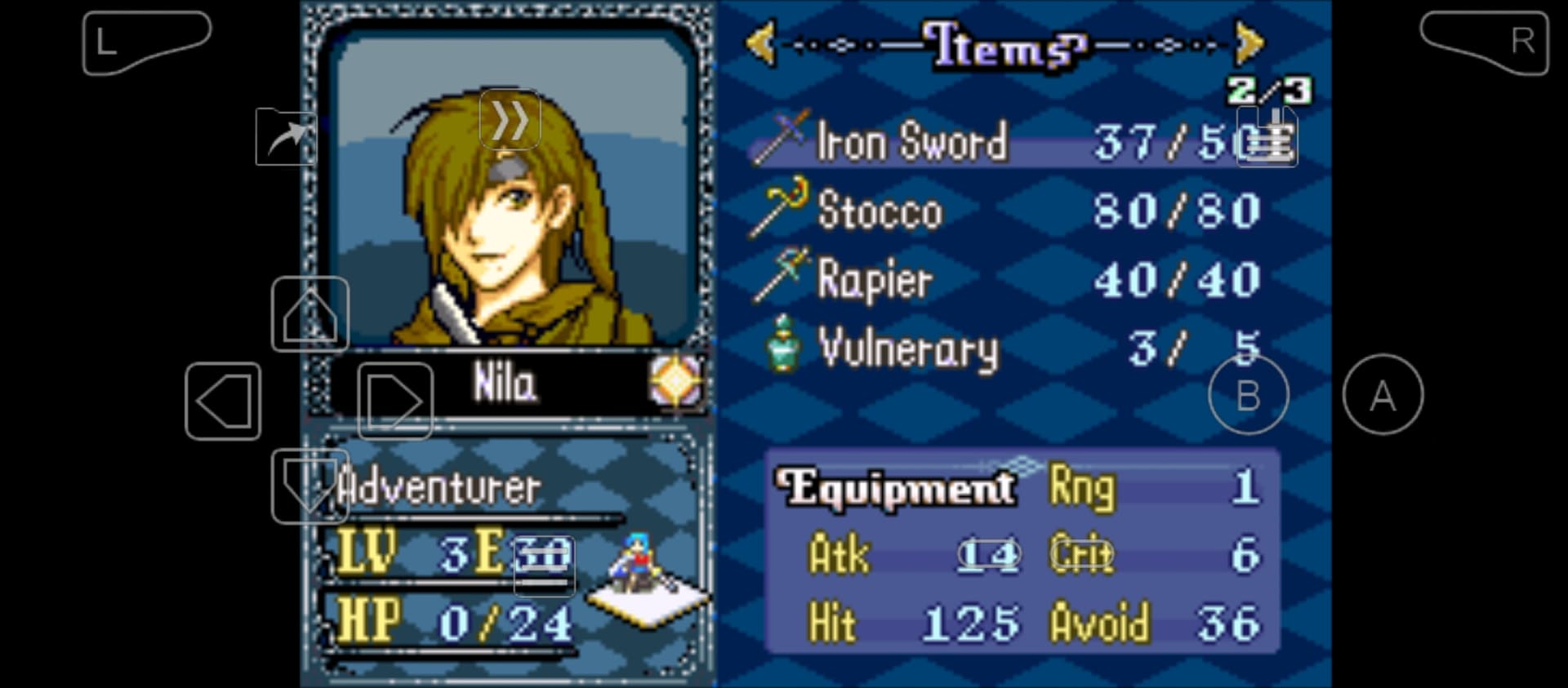Choose the Stocco in the item list

(880, 211)
